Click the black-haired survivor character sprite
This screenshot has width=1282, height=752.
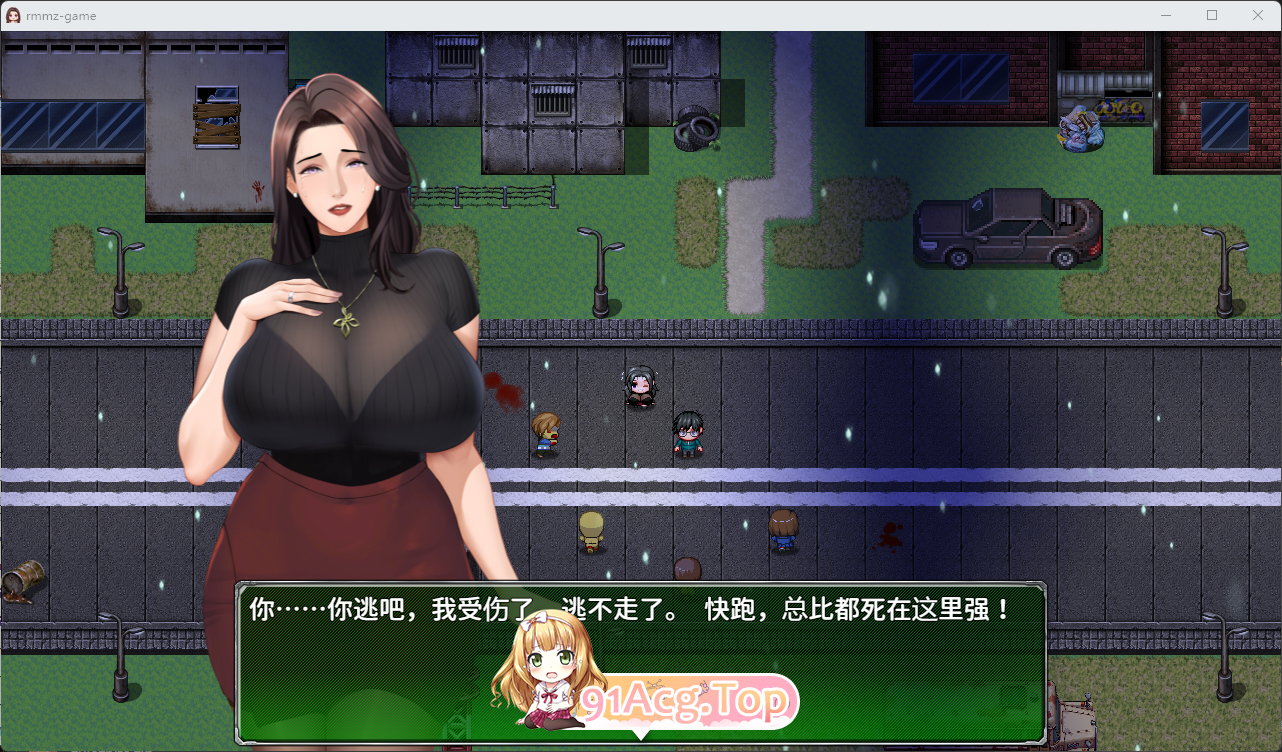click(688, 434)
